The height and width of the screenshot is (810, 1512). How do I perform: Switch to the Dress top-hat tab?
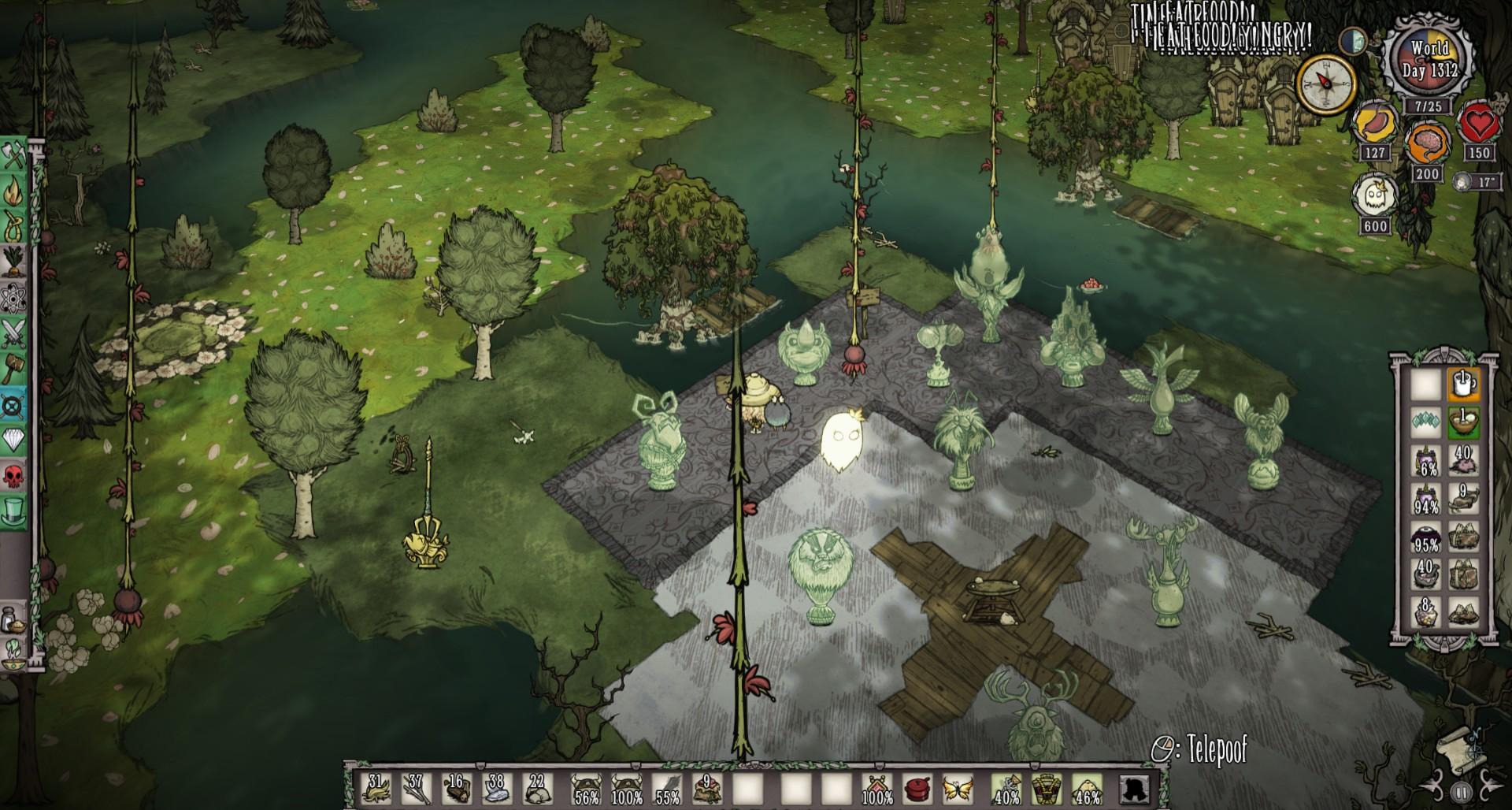point(14,509)
